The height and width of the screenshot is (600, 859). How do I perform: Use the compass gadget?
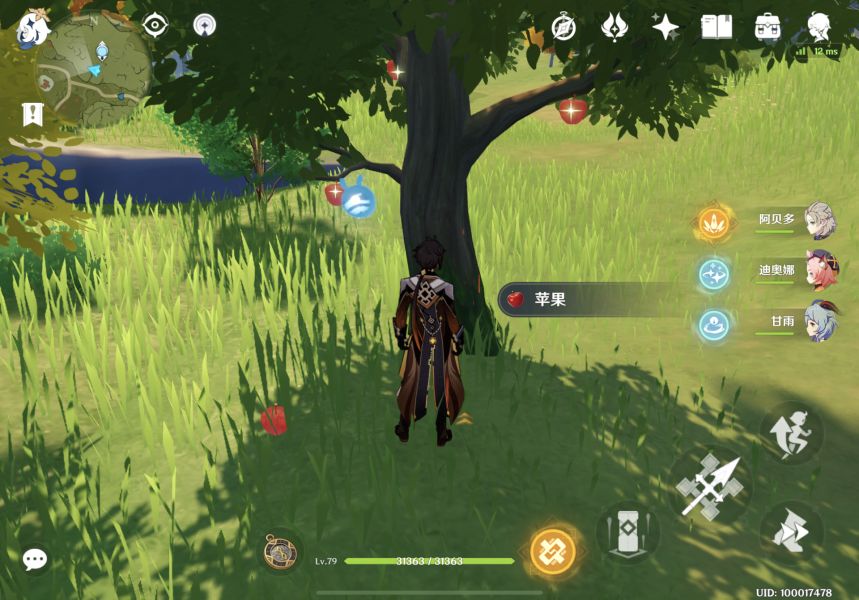(x=280, y=551)
